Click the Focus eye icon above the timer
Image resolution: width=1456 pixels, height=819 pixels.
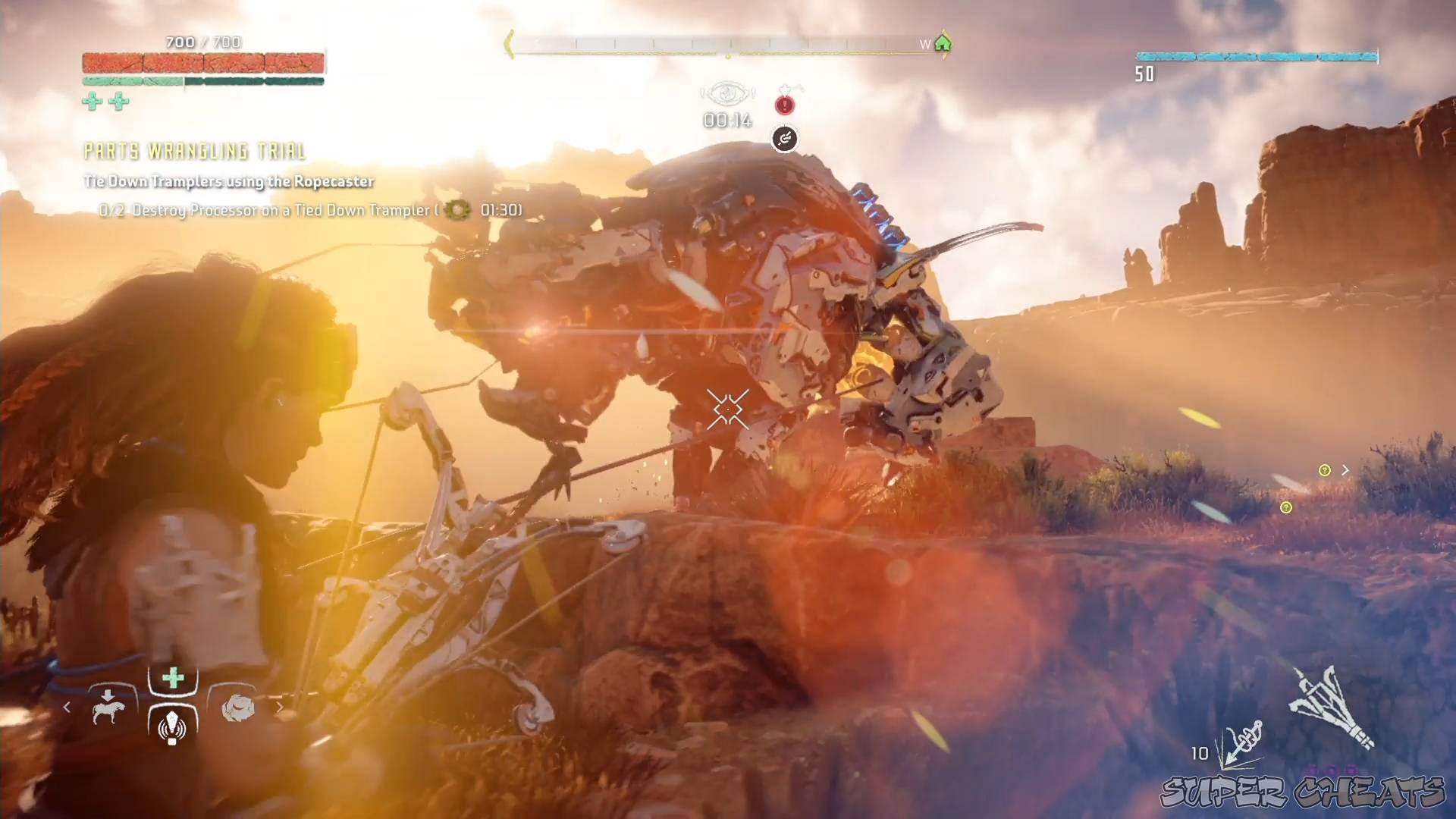click(x=726, y=93)
